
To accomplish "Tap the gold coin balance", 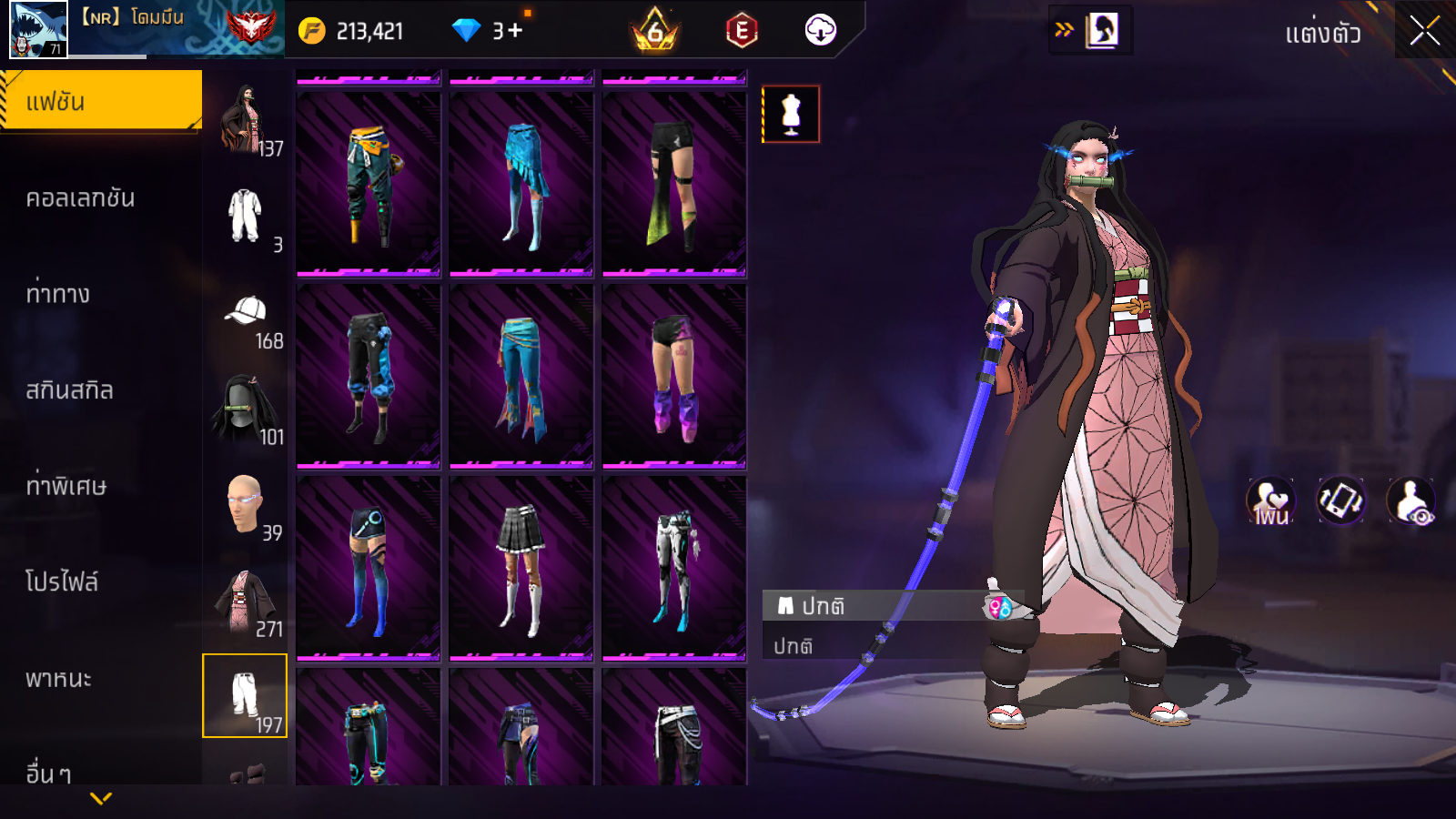I will pos(350,32).
